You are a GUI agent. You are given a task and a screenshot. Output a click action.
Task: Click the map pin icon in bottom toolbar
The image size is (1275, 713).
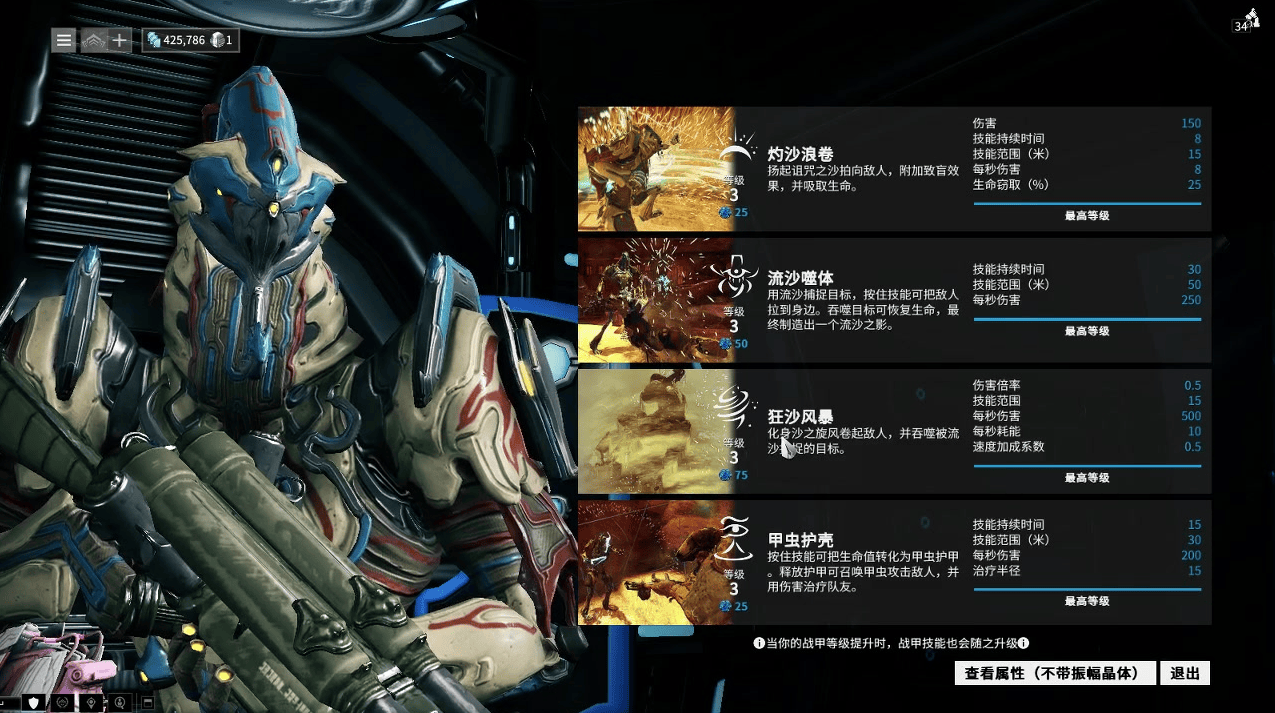(92, 703)
